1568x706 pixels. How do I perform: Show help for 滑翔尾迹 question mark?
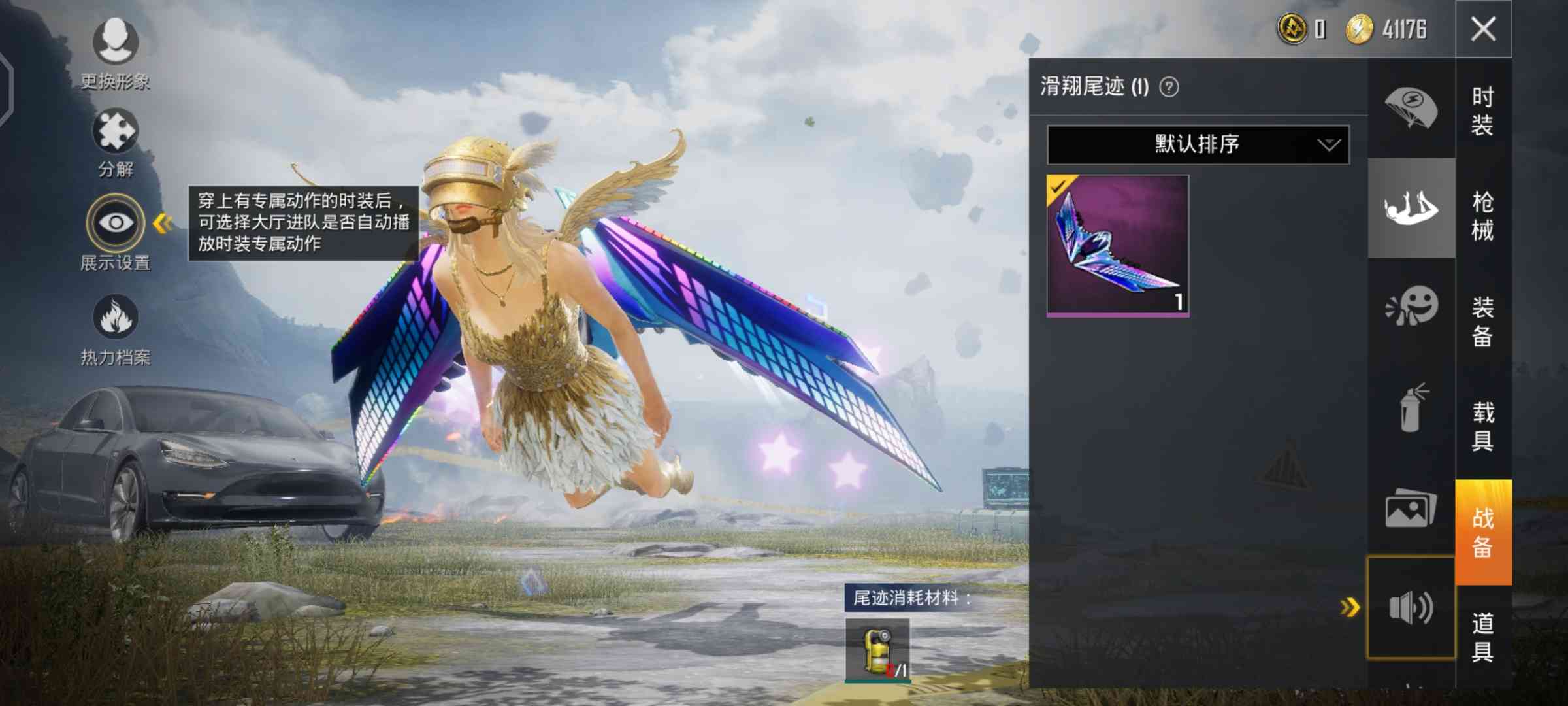click(1169, 87)
